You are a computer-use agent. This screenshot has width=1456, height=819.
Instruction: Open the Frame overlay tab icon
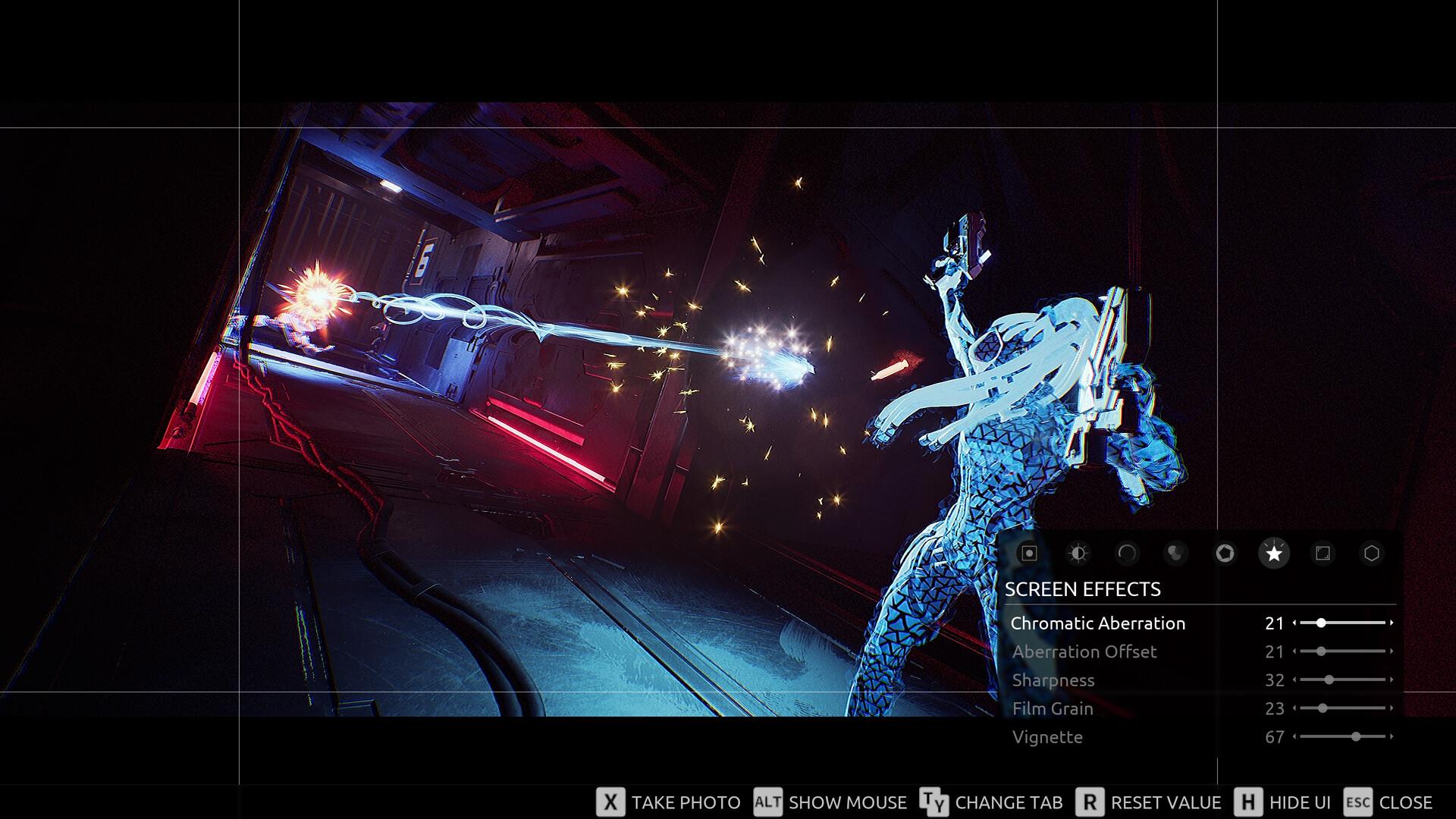point(1324,554)
